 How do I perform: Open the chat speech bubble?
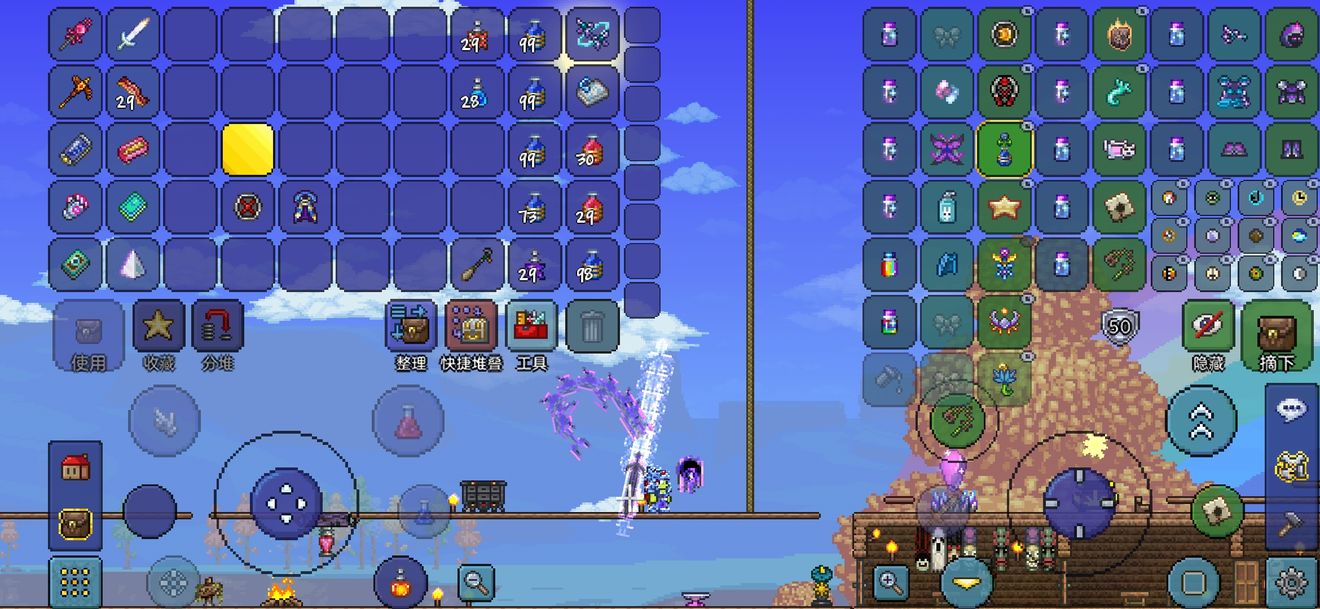coord(1290,410)
